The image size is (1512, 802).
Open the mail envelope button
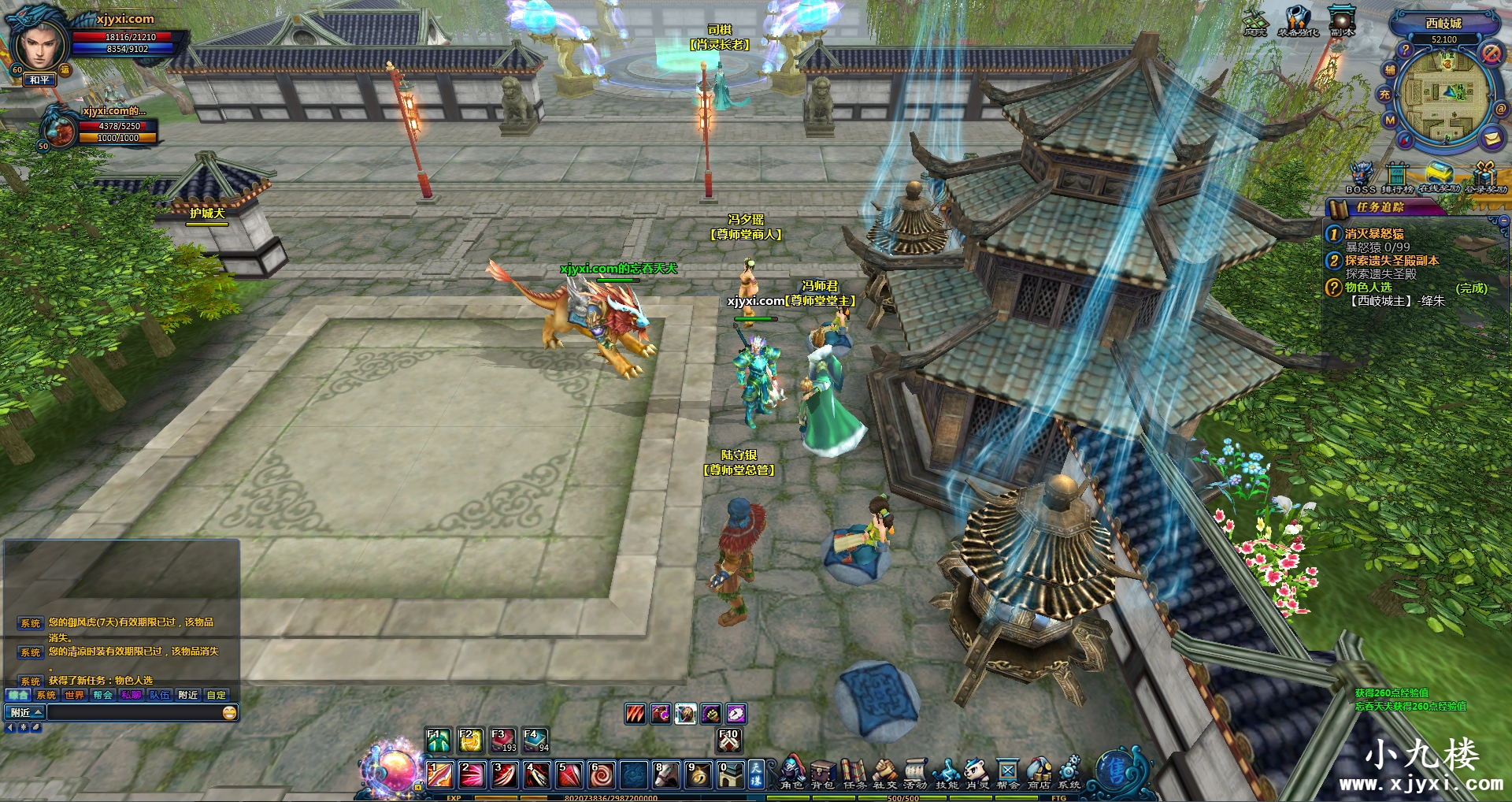point(1492,138)
